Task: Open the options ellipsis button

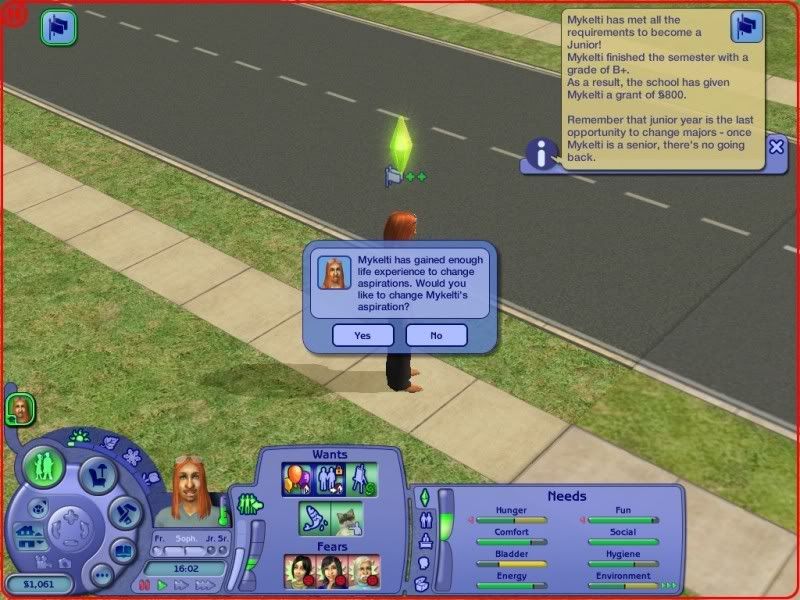Action: [x=101, y=576]
